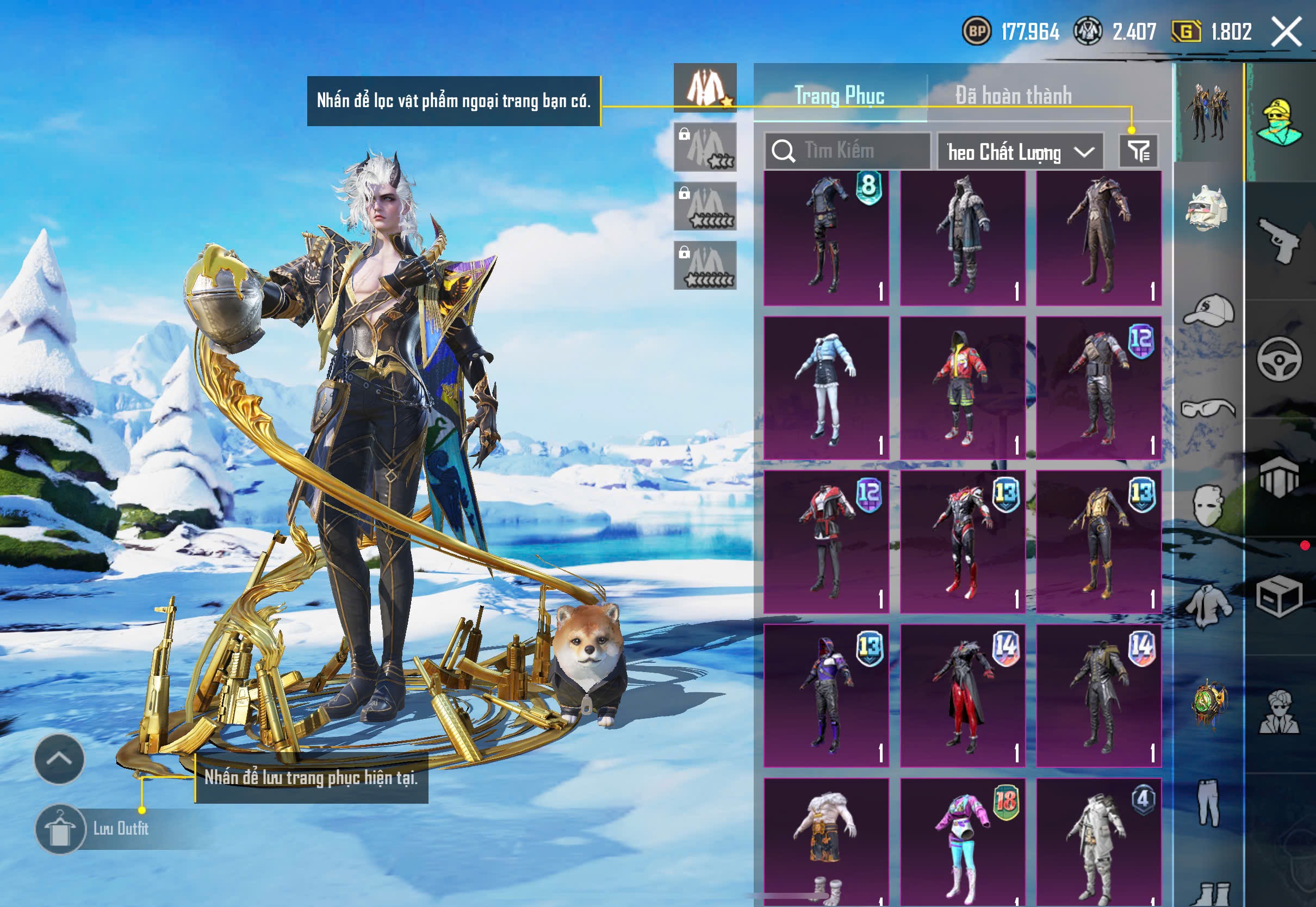Open the pistol weapon skins category
Screen dimensions: 1316x907
pyautogui.click(x=1279, y=240)
